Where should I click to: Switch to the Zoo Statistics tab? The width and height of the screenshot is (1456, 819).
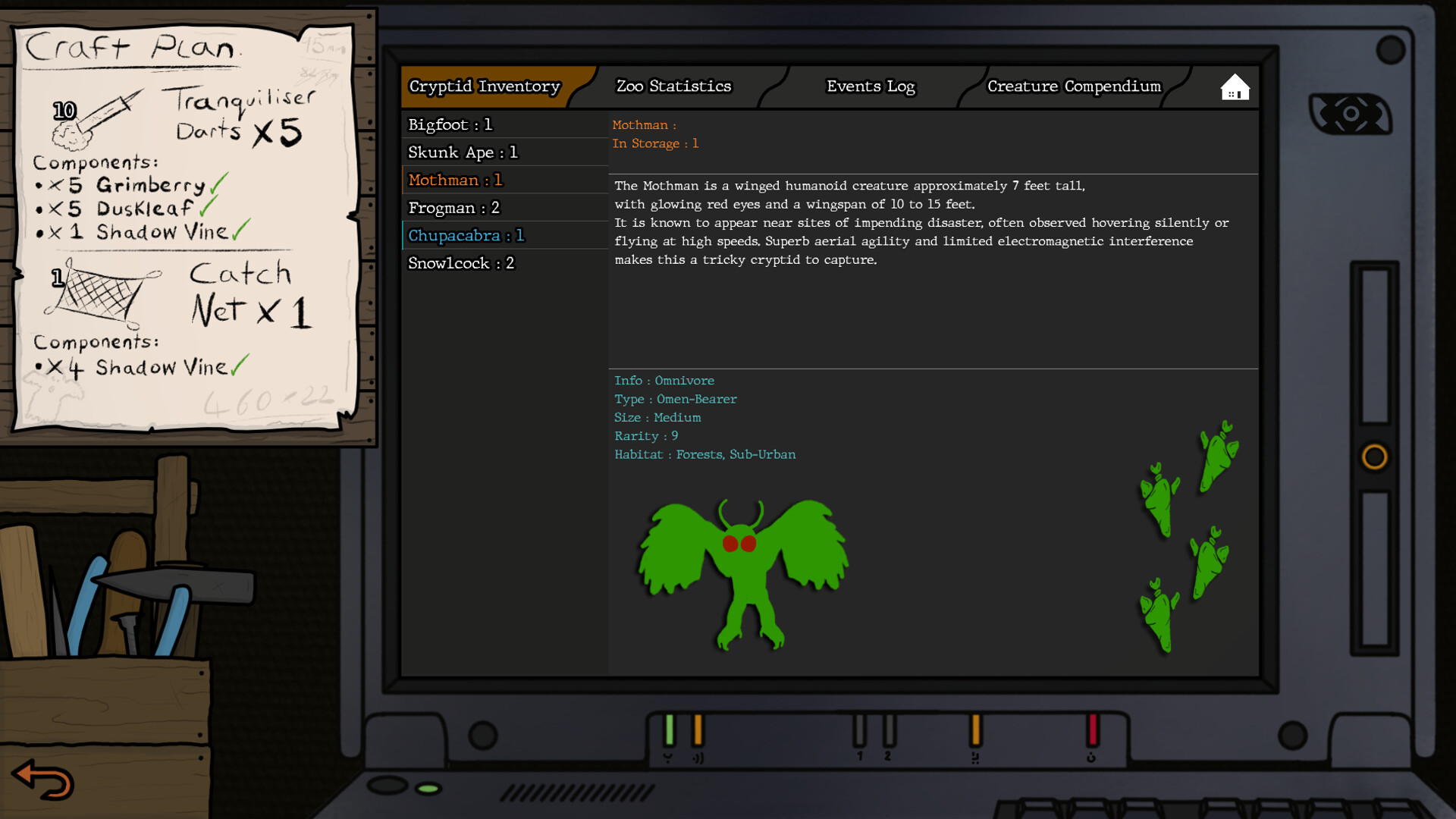pos(673,86)
